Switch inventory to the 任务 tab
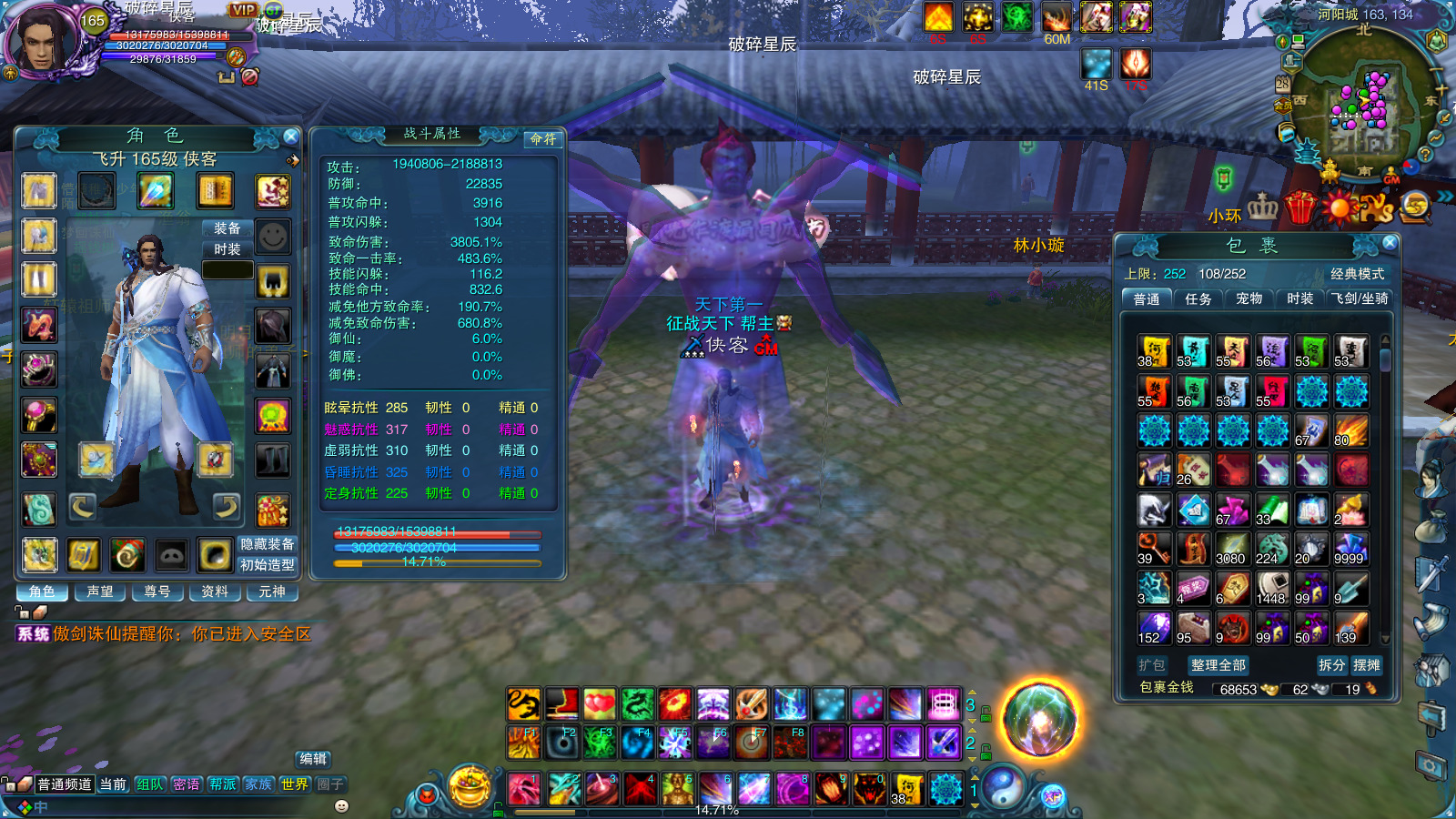The image size is (1456, 819). pyautogui.click(x=1198, y=298)
